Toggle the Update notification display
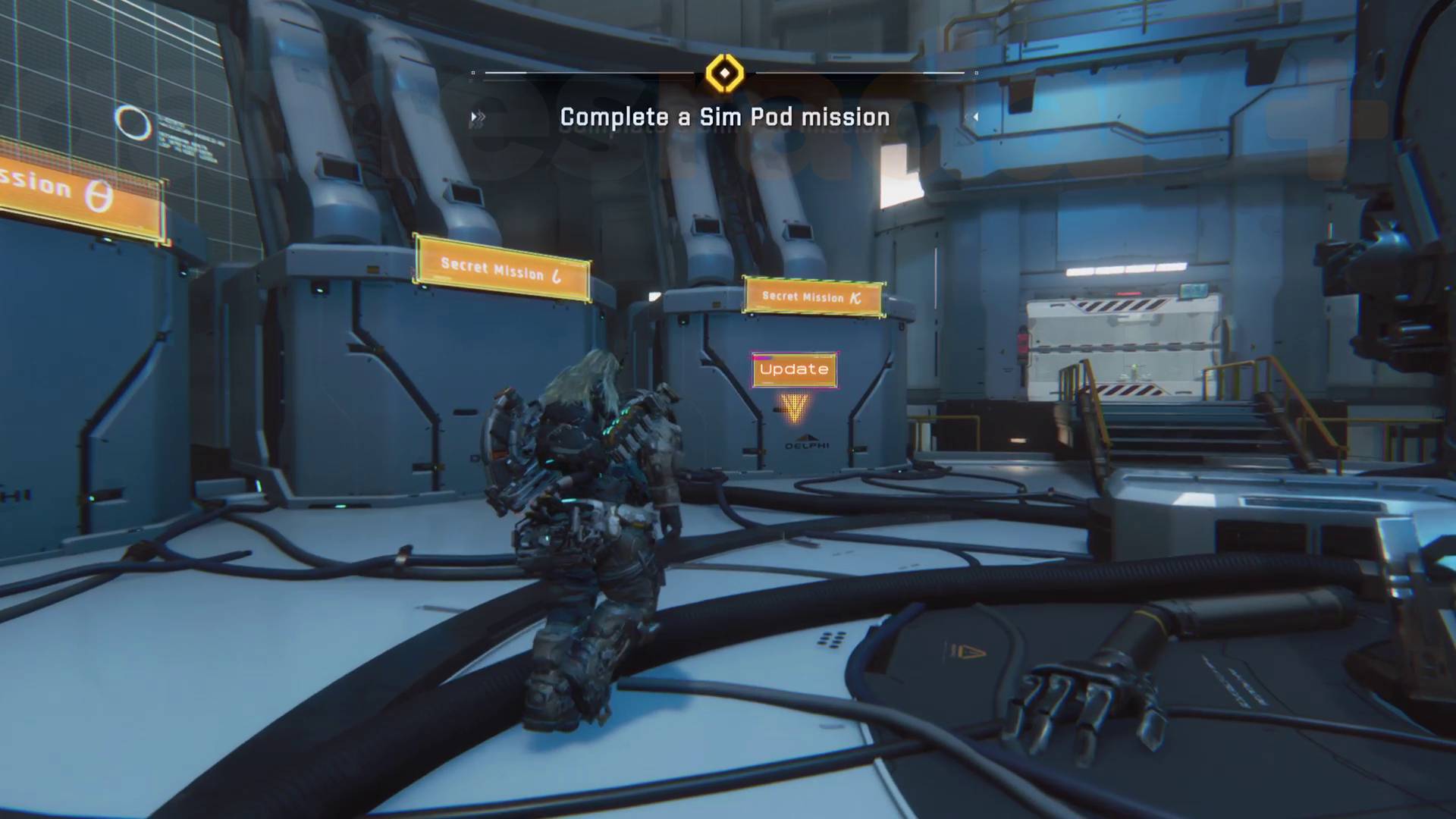 click(x=793, y=370)
